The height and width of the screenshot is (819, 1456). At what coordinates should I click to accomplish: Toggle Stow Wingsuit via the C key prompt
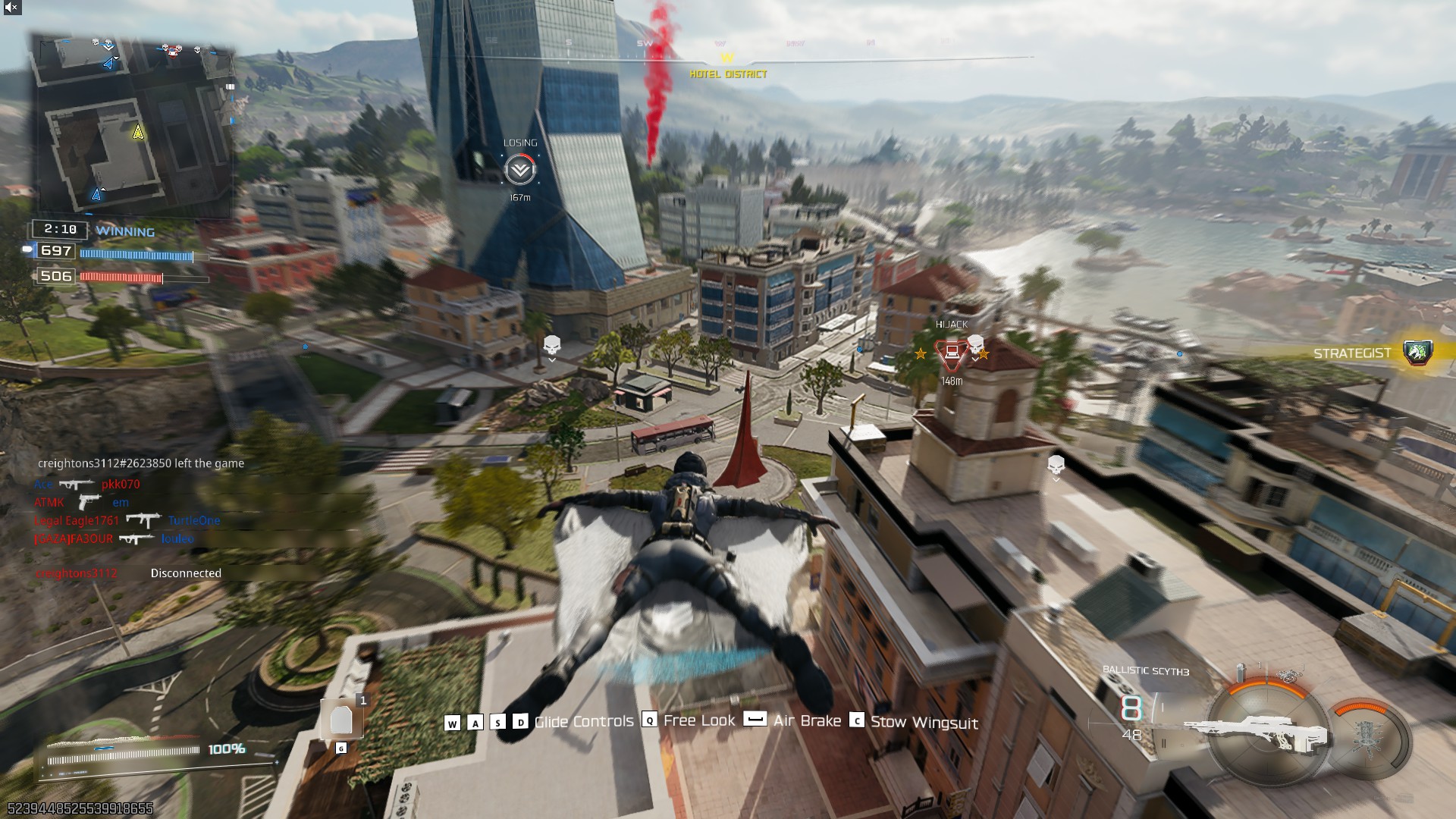858,721
